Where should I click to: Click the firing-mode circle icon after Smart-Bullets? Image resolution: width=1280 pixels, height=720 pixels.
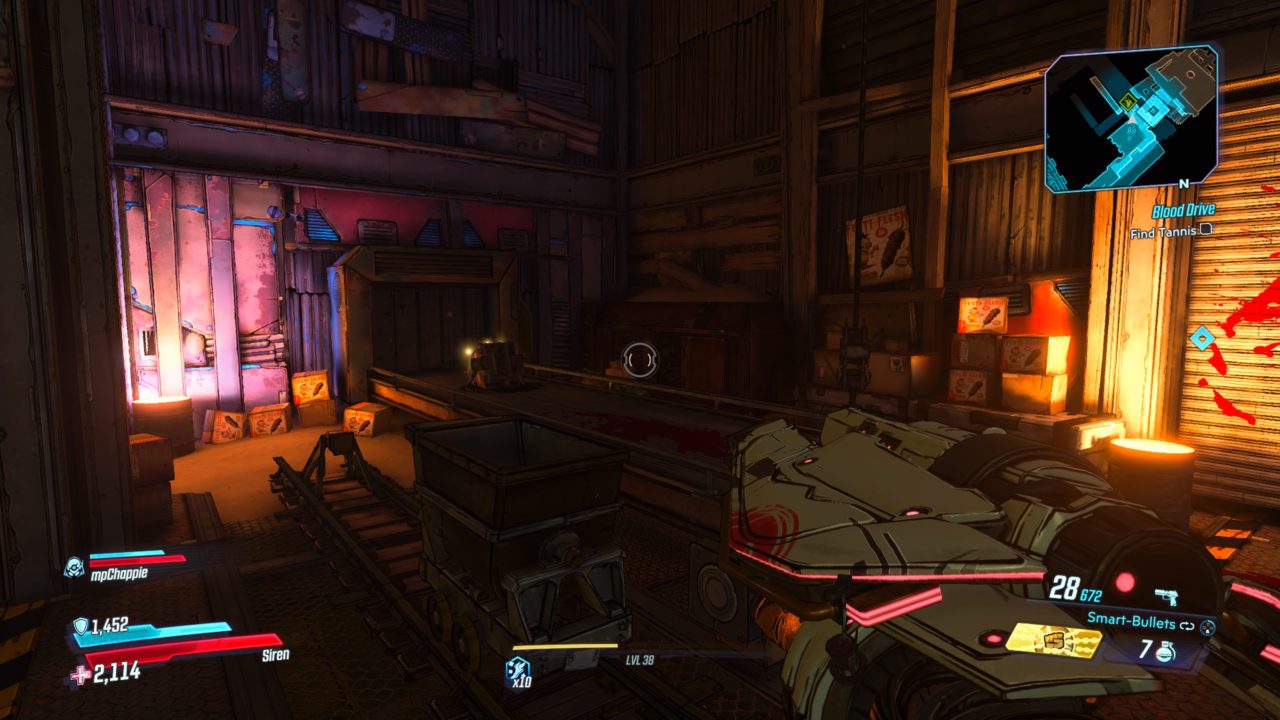pyautogui.click(x=1206, y=628)
